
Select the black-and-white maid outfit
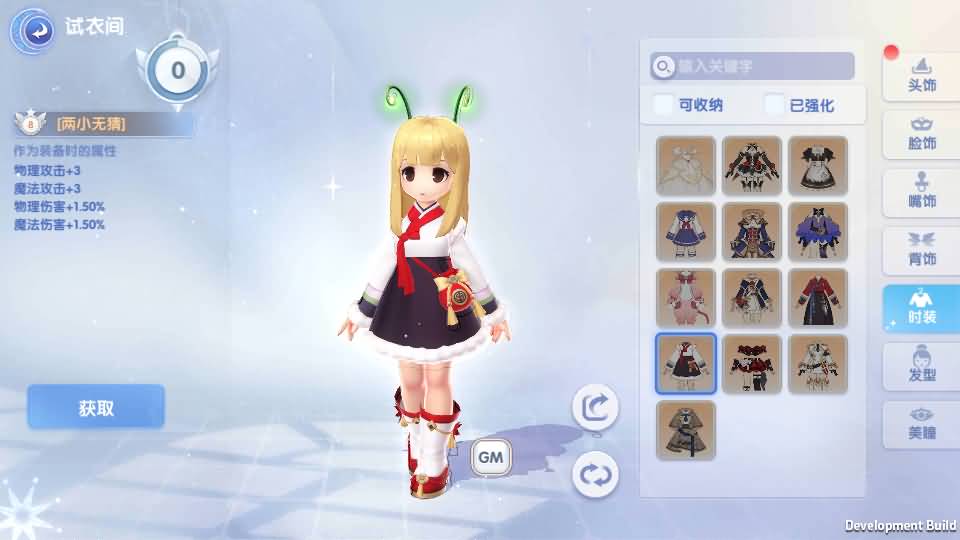point(818,166)
